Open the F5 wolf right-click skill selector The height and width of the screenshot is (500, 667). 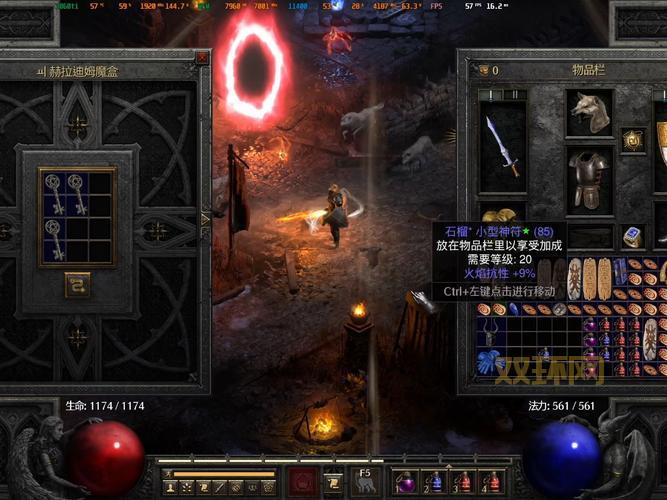tap(364, 481)
